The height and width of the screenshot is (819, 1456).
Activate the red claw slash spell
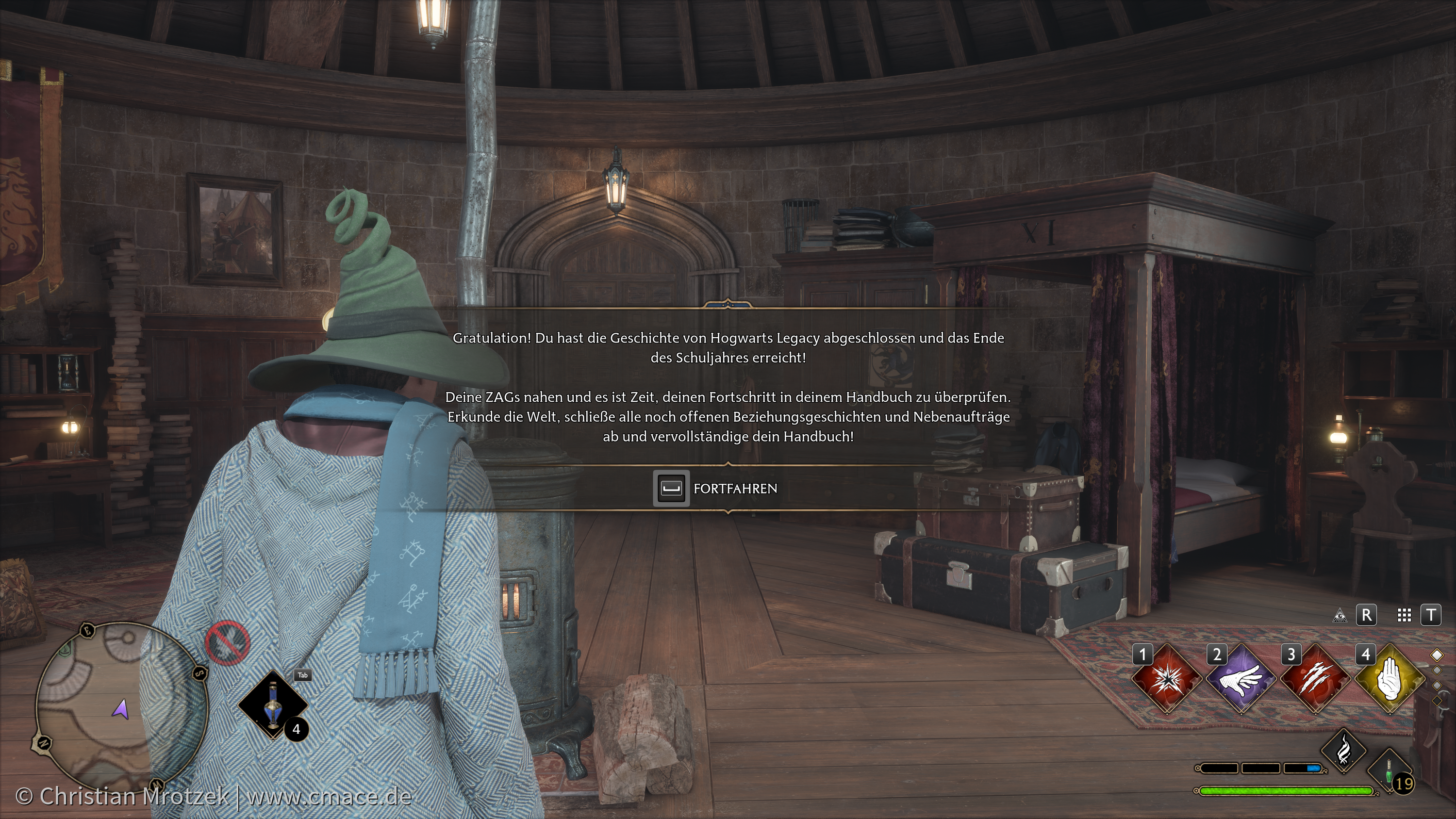pos(1315,679)
